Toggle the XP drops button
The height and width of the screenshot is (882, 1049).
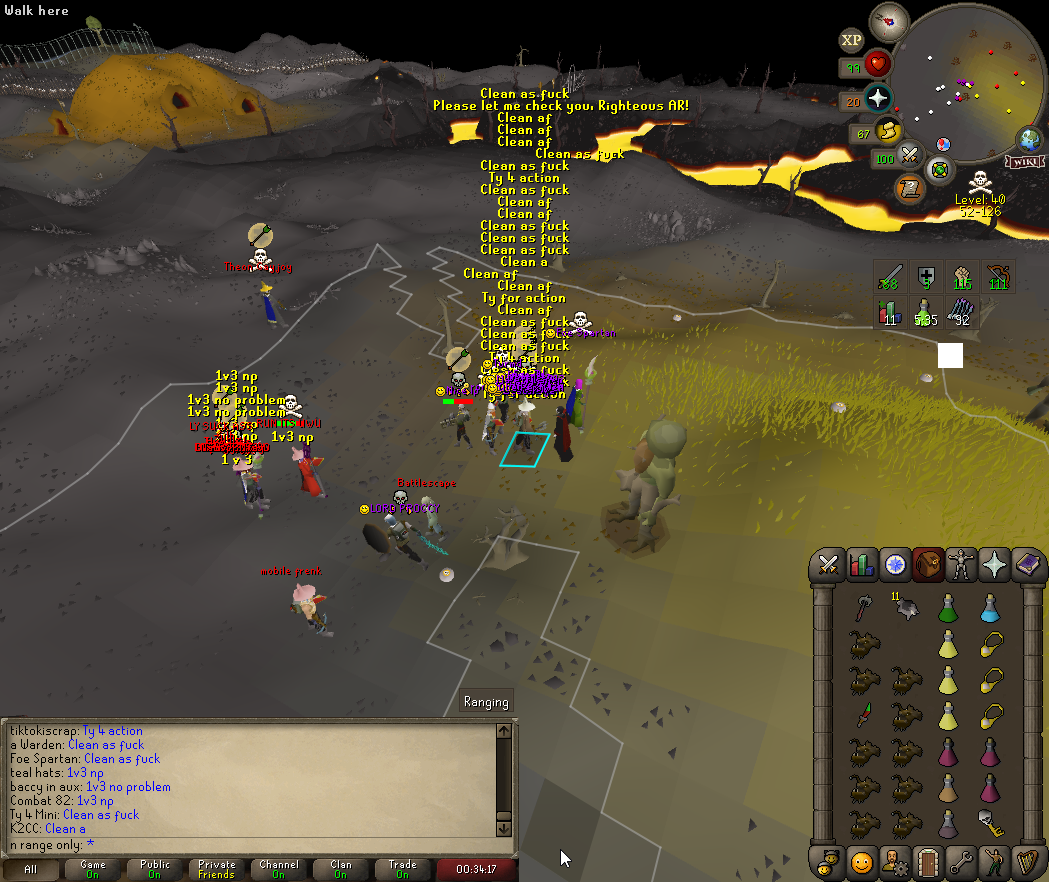point(851,40)
